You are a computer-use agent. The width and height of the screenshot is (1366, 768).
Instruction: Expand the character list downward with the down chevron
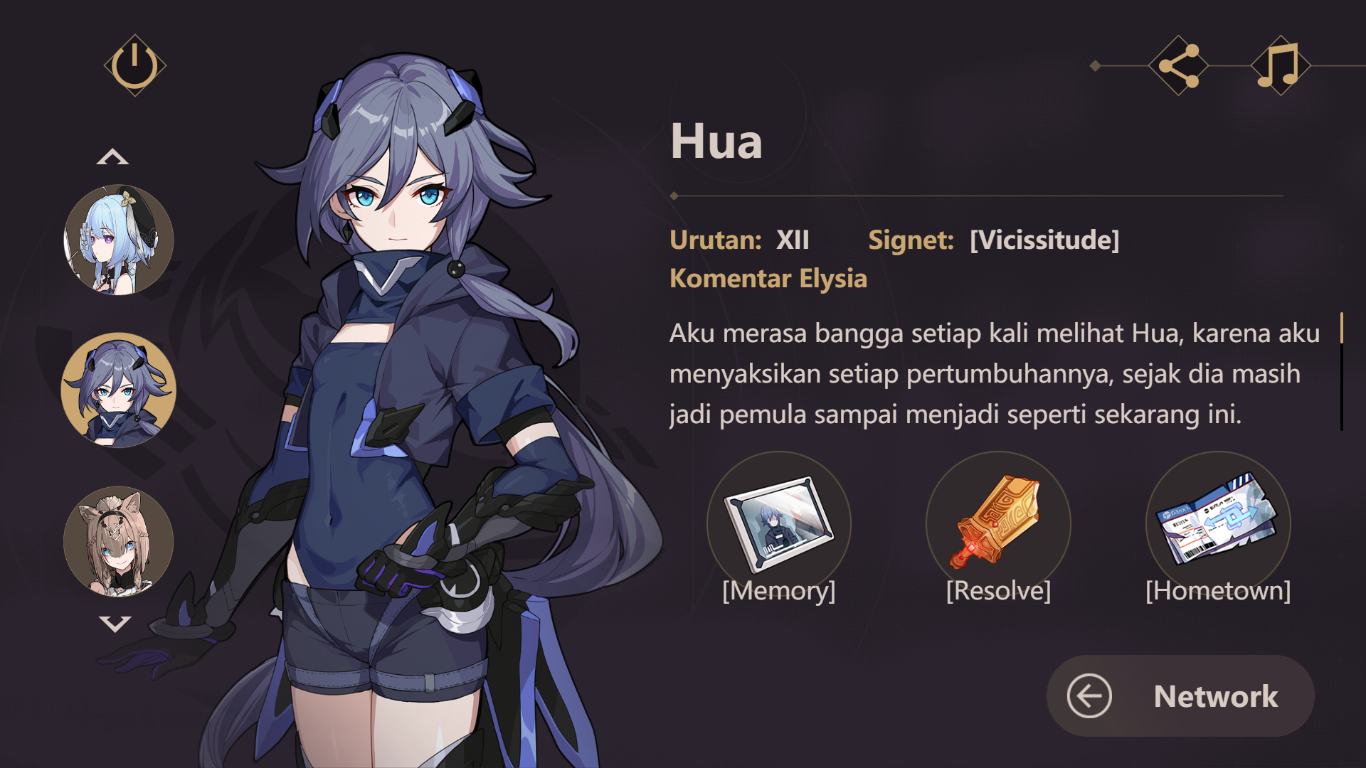click(117, 625)
